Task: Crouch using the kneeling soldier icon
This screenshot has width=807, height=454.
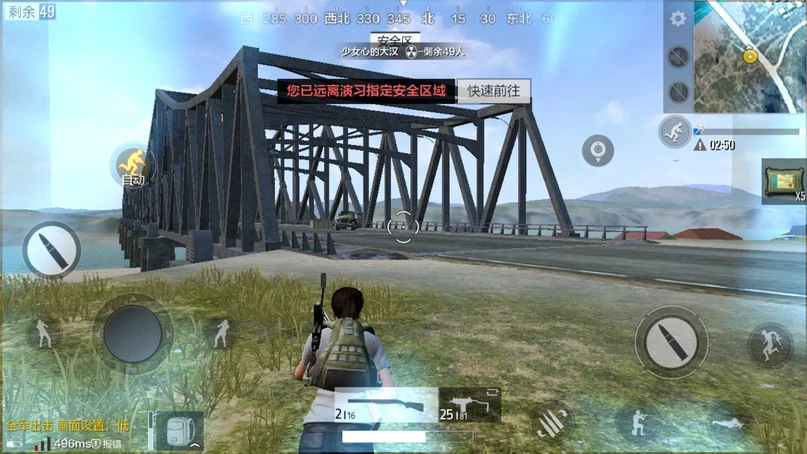Action: click(638, 423)
